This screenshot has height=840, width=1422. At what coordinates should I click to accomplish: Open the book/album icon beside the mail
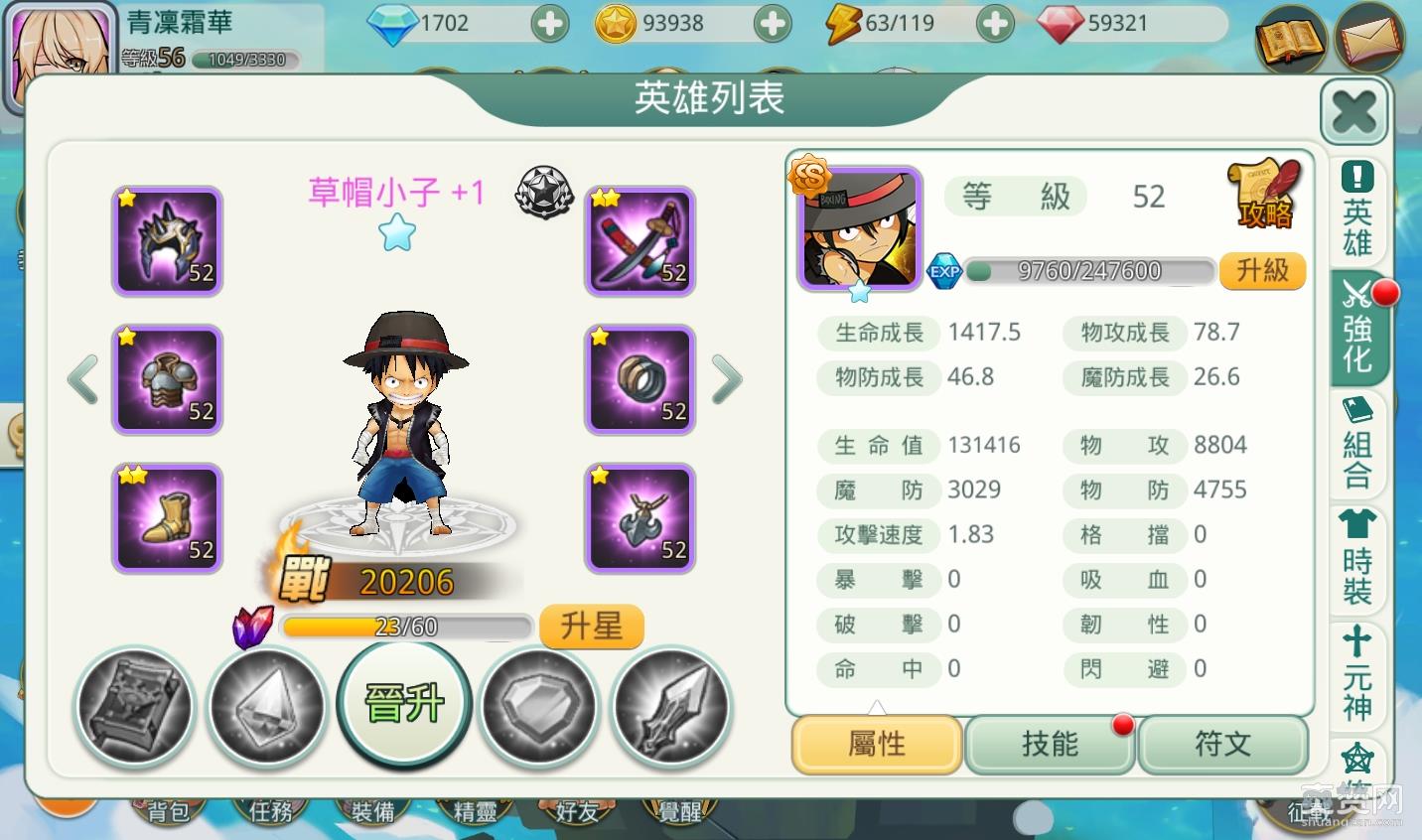[1290, 40]
